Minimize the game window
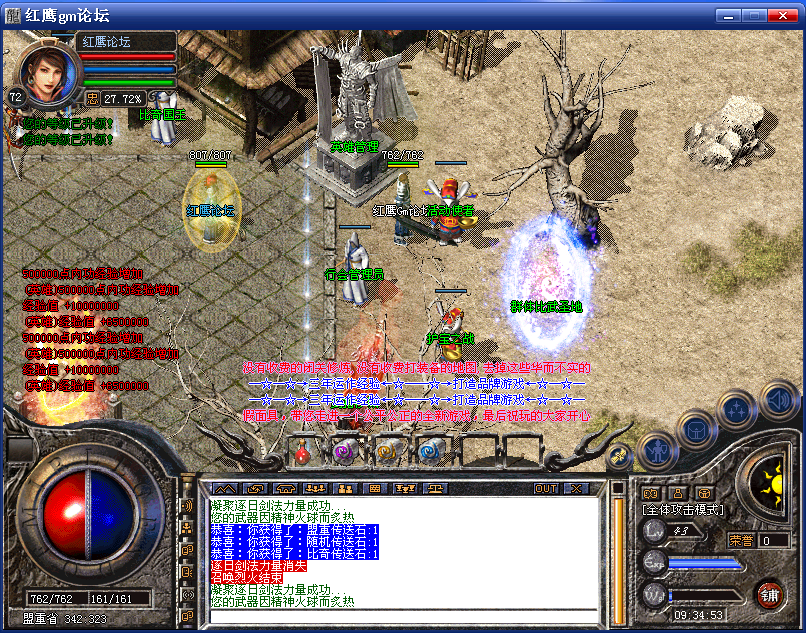The width and height of the screenshot is (806, 633). pyautogui.click(x=729, y=15)
